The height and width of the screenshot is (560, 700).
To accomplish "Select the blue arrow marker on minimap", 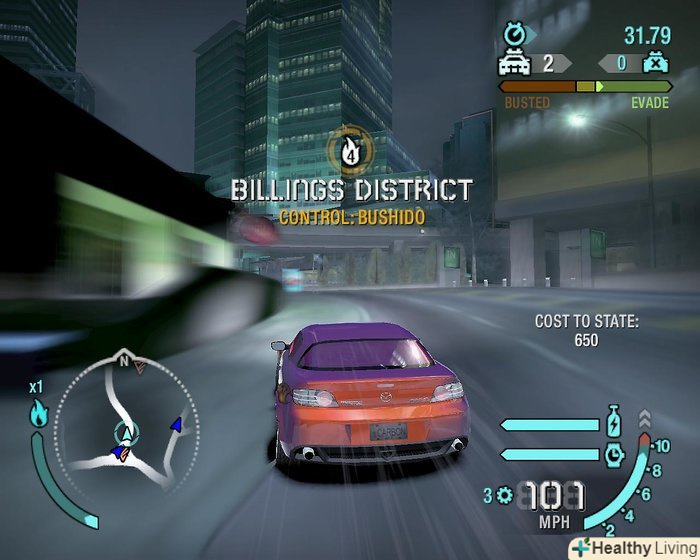I will pos(177,425).
